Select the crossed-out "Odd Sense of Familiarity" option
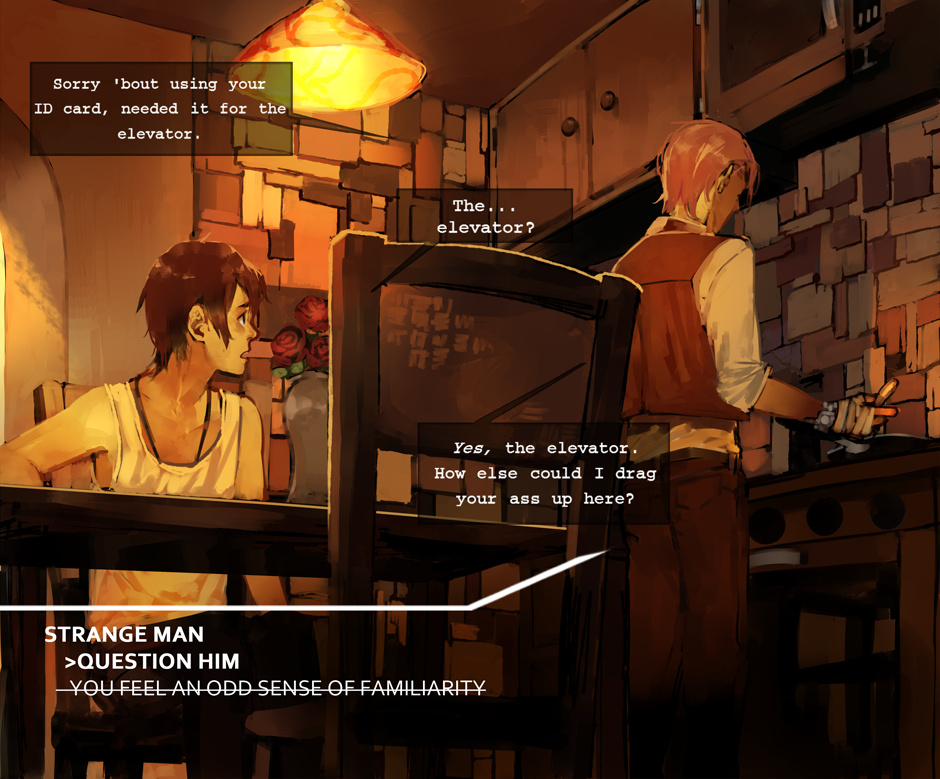This screenshot has width=940, height=779. tap(272, 688)
